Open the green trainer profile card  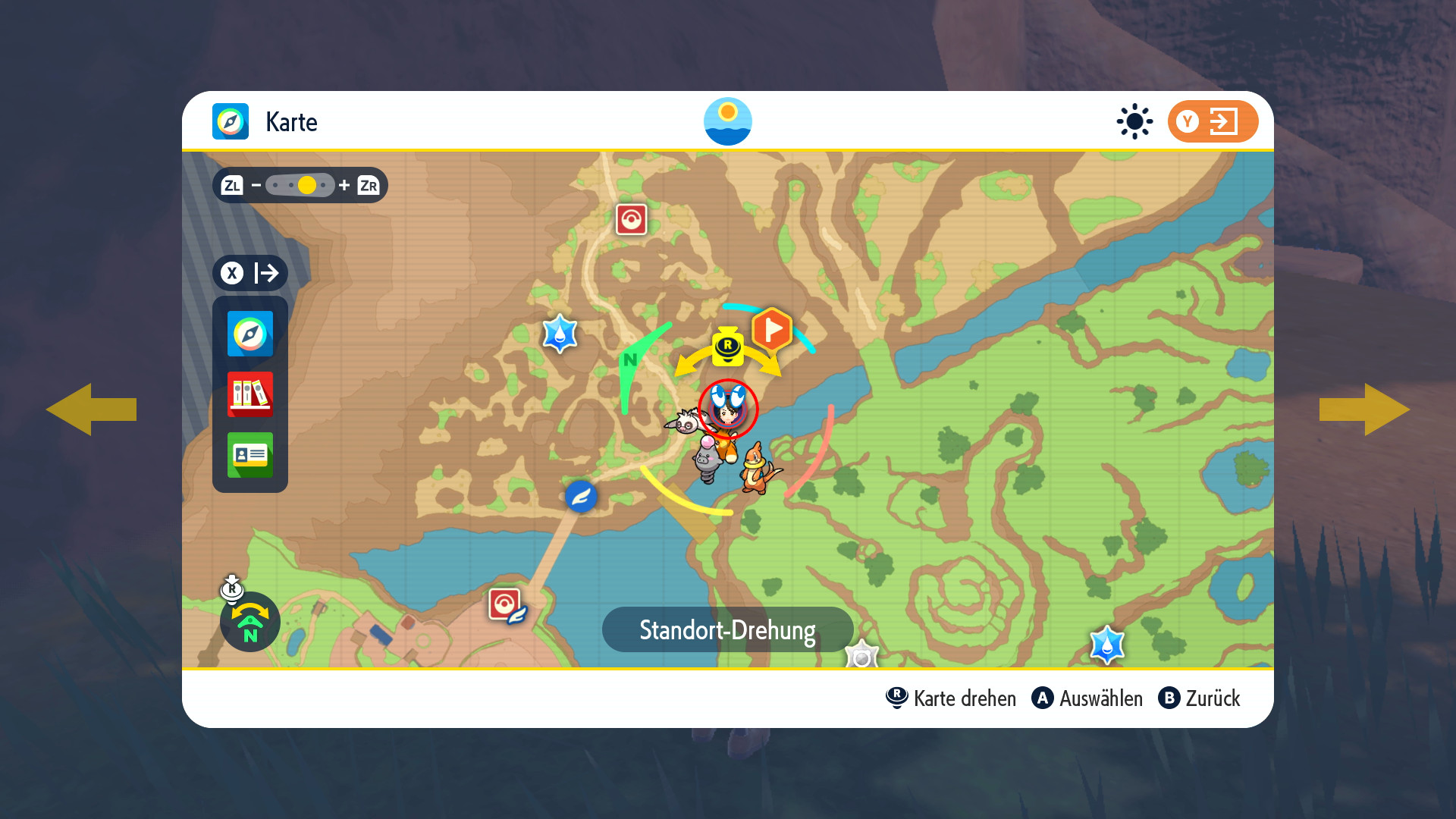250,455
